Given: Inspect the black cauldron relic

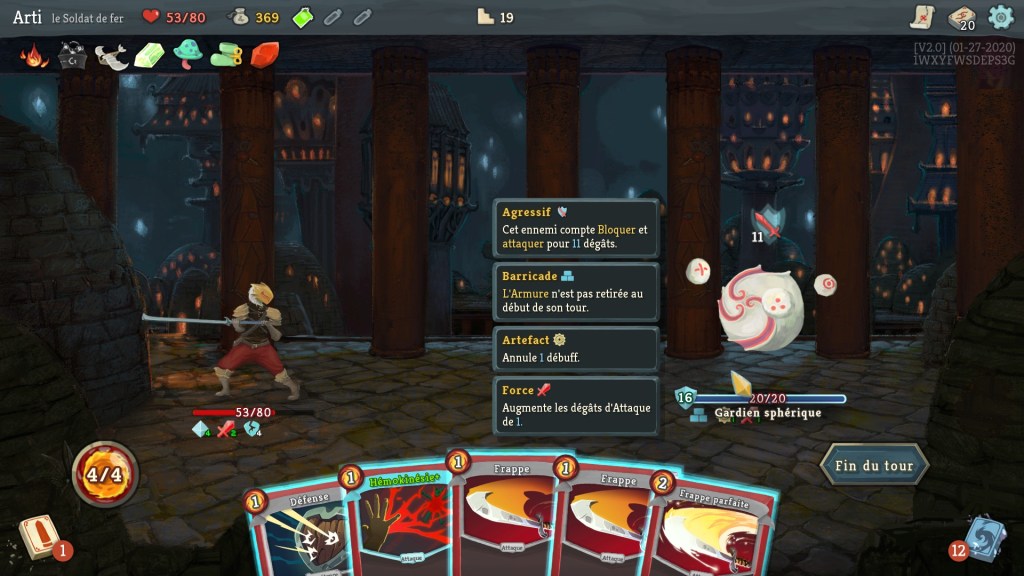Looking at the screenshot, I should 73,55.
